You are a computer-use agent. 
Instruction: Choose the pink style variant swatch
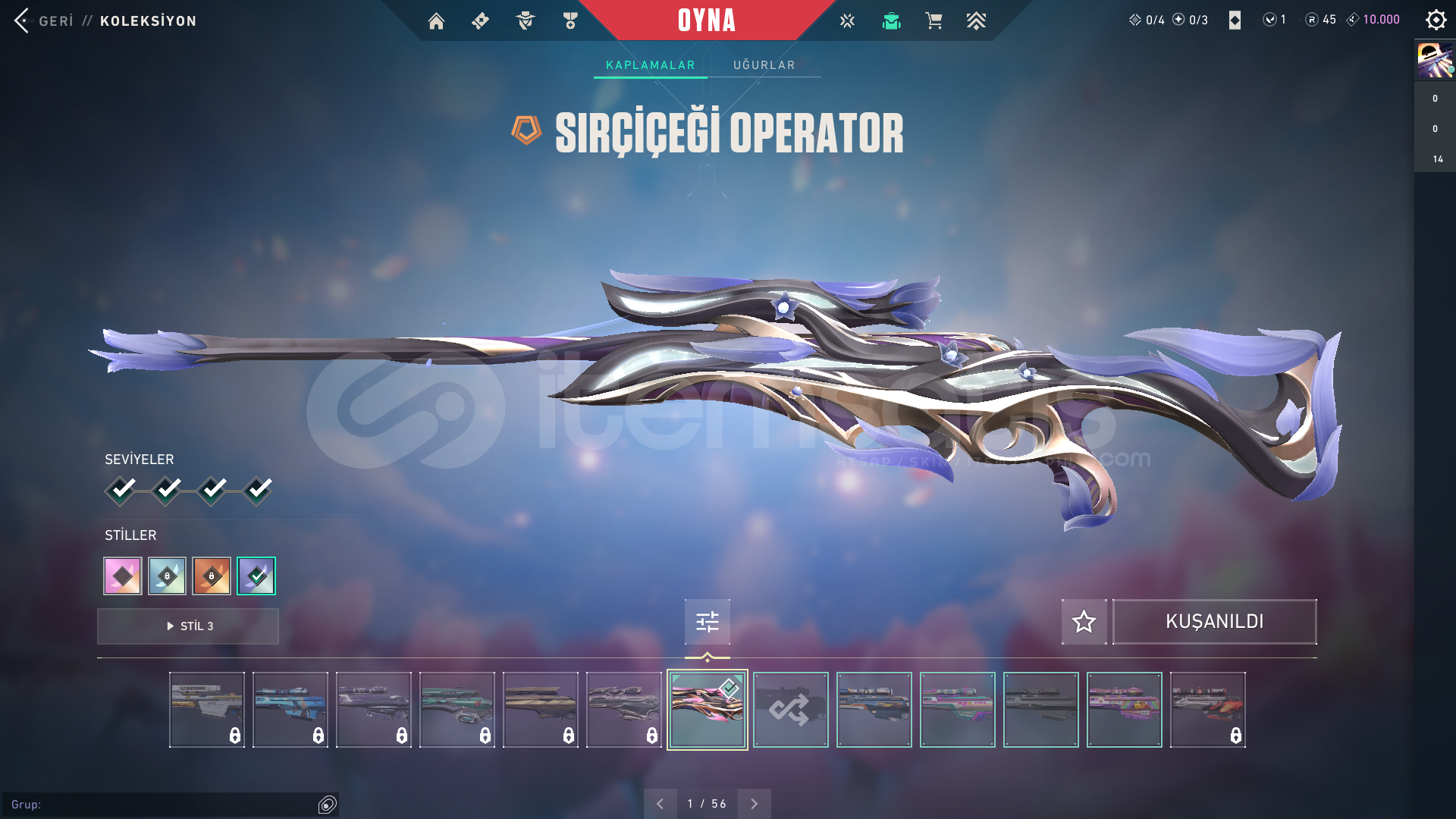123,576
